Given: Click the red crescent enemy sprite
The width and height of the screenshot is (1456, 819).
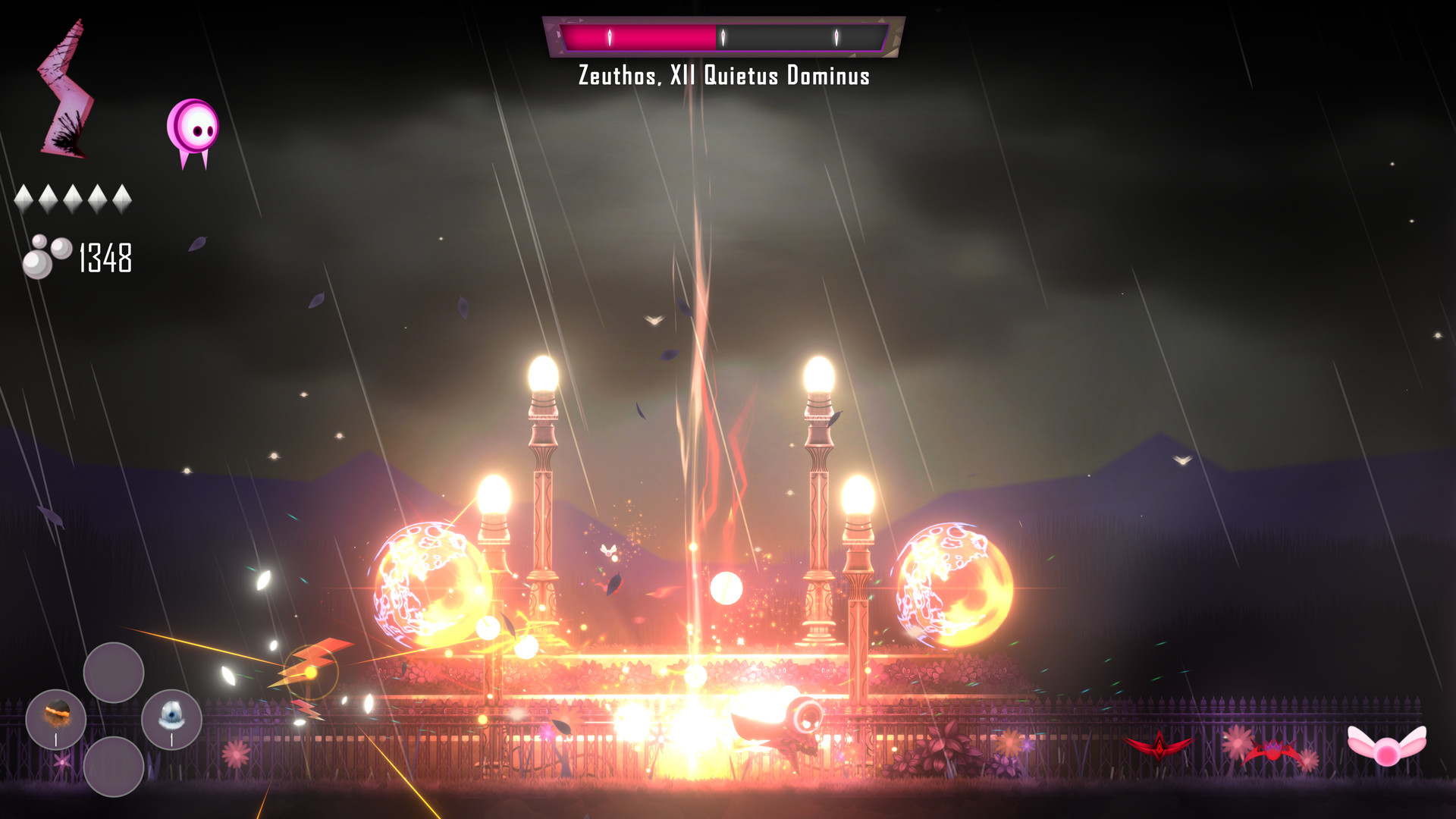Looking at the screenshot, I should 1159,745.
